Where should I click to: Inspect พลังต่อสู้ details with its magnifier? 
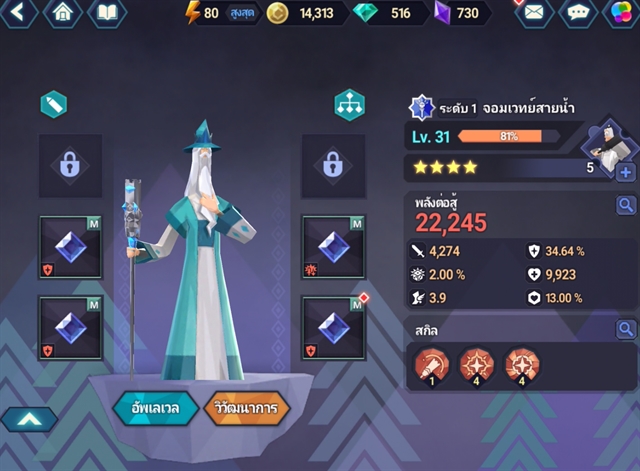(626, 206)
